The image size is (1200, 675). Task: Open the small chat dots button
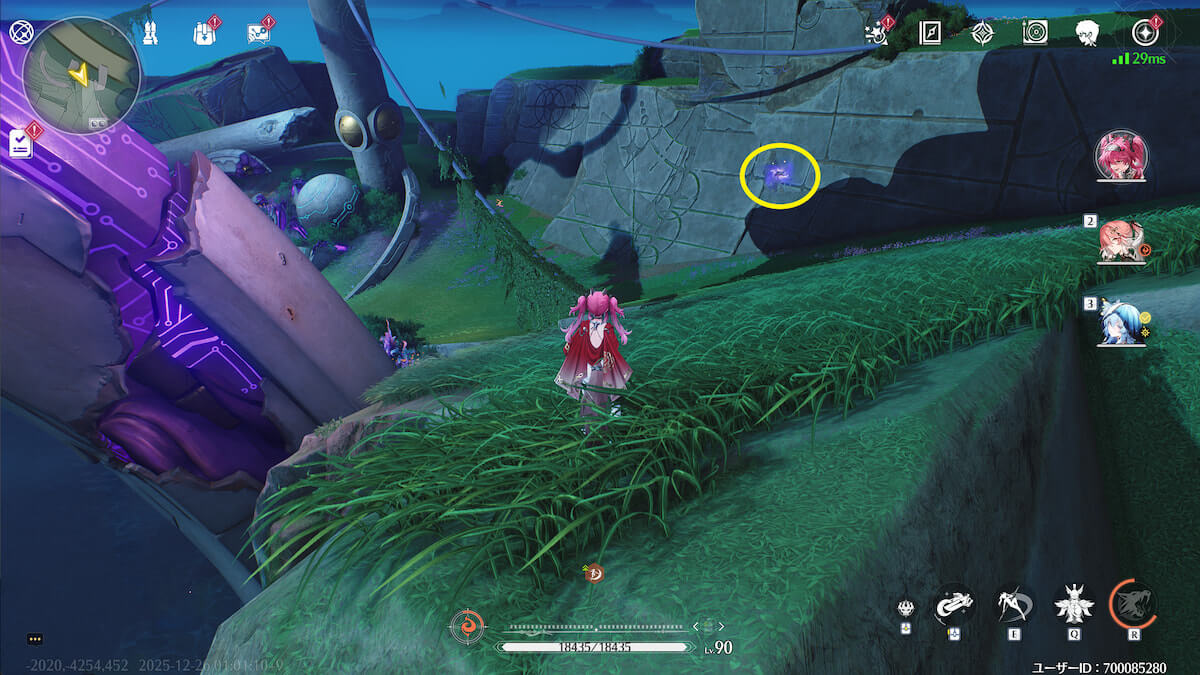pos(35,639)
